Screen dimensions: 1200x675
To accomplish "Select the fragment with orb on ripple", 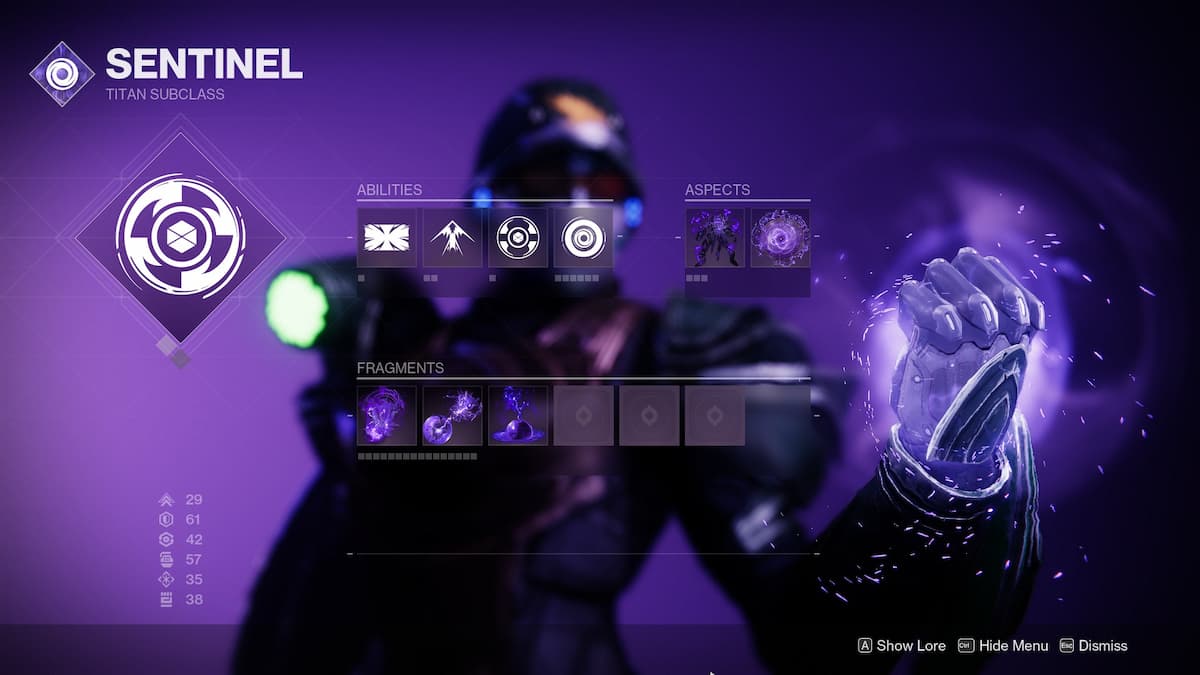I will (518, 415).
